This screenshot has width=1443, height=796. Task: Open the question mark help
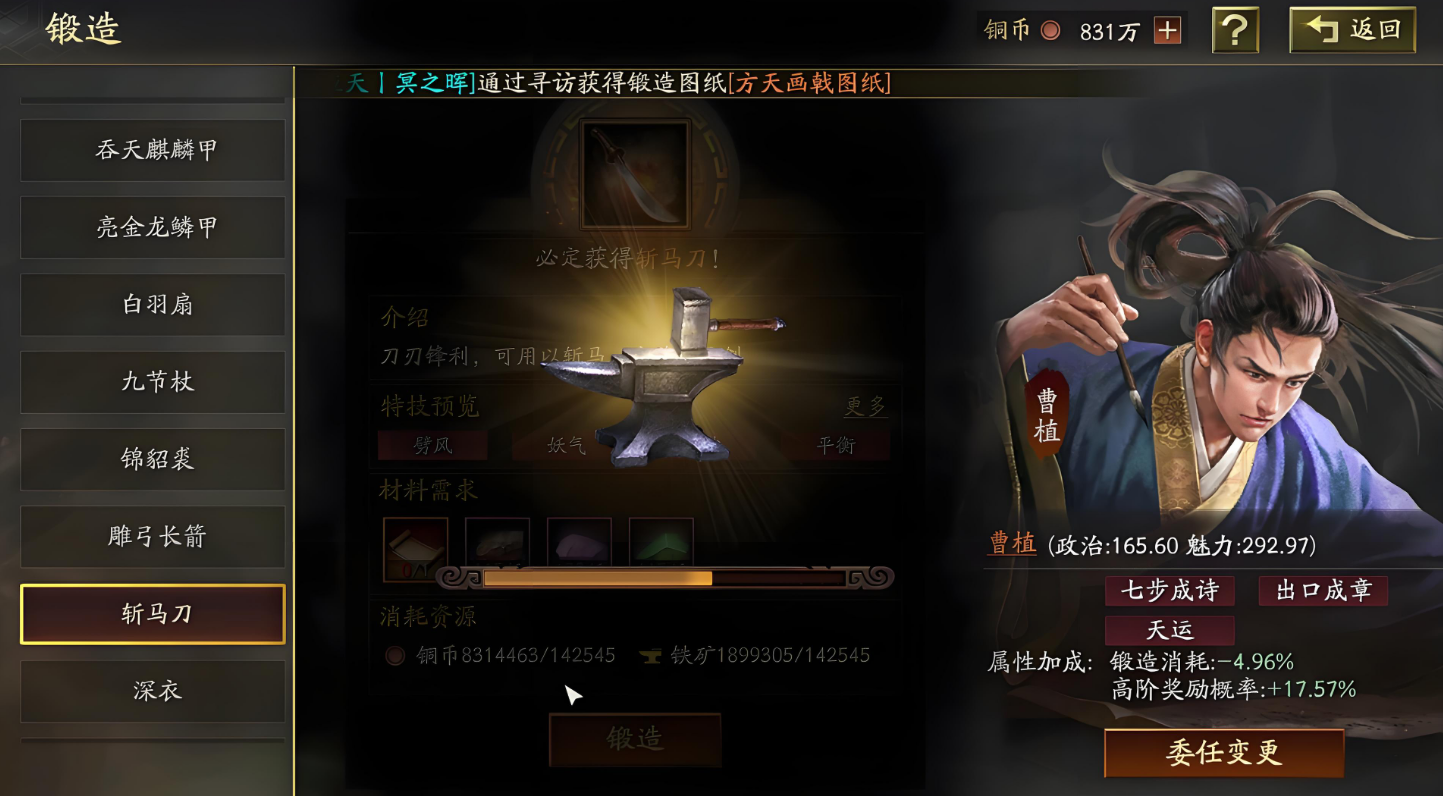(1235, 31)
